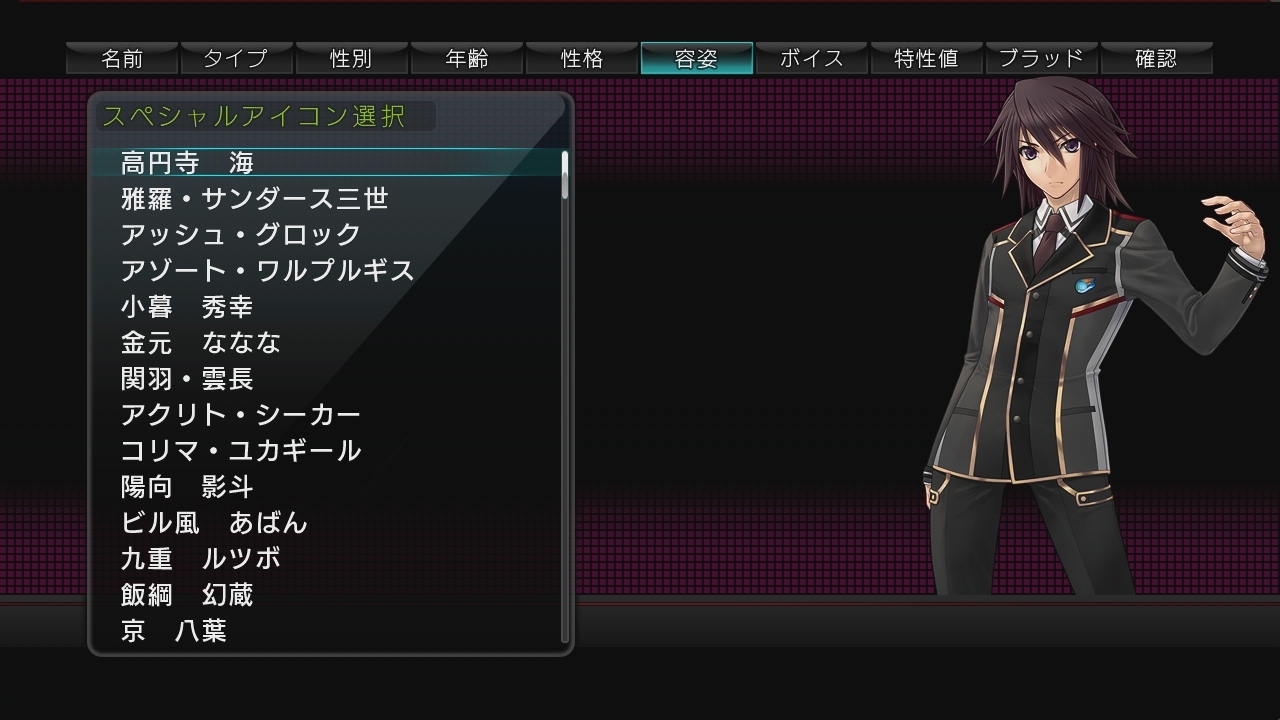Image resolution: width=1280 pixels, height=720 pixels.
Task: Select コリマ・ユカギール from the list
Action: [x=240, y=450]
